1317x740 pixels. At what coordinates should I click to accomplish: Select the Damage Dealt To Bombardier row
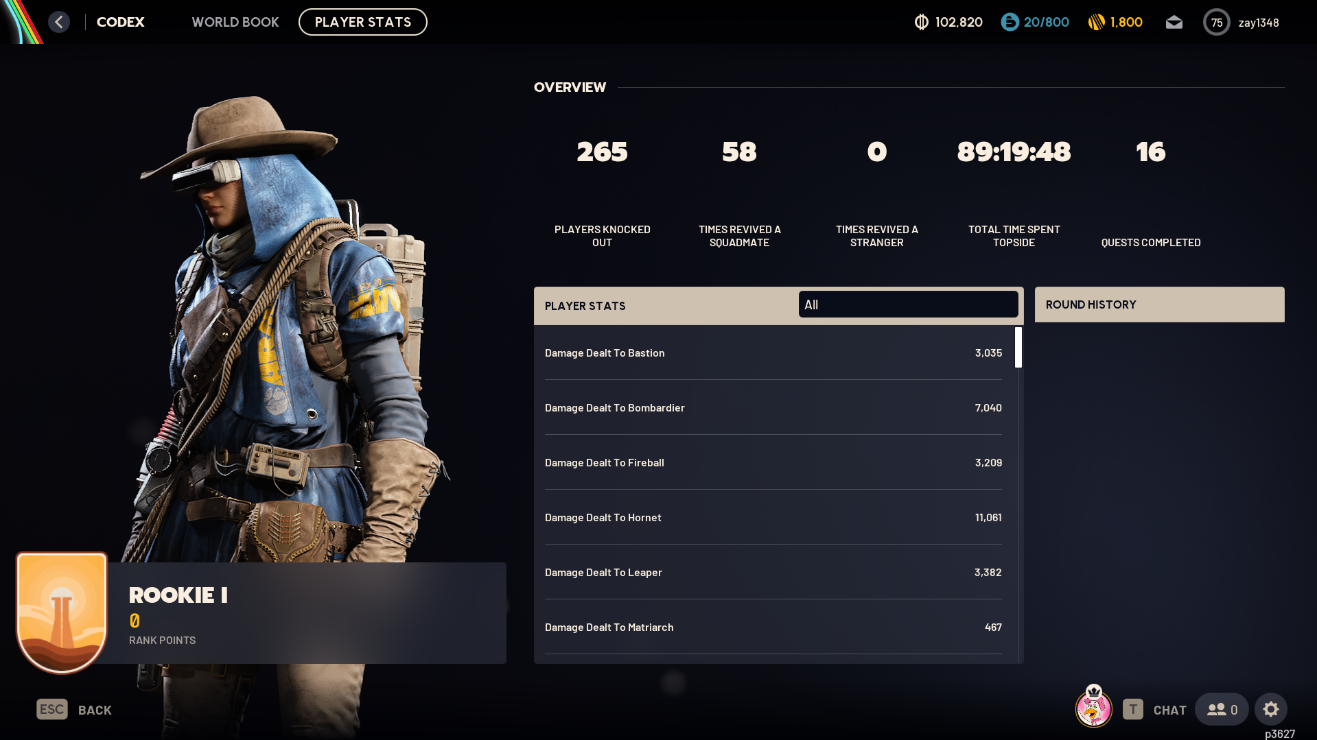coord(773,408)
